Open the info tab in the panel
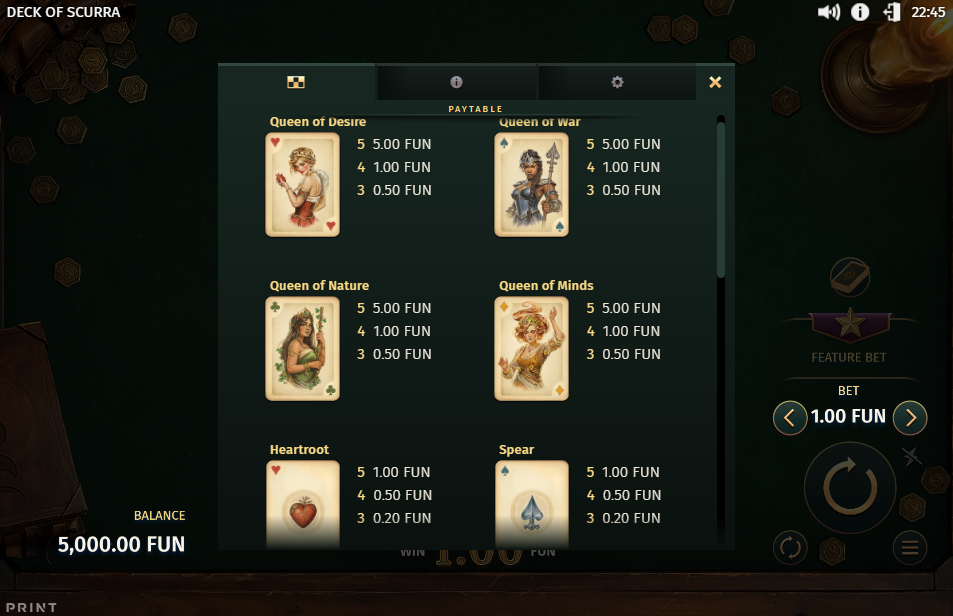The width and height of the screenshot is (953, 616). click(457, 82)
